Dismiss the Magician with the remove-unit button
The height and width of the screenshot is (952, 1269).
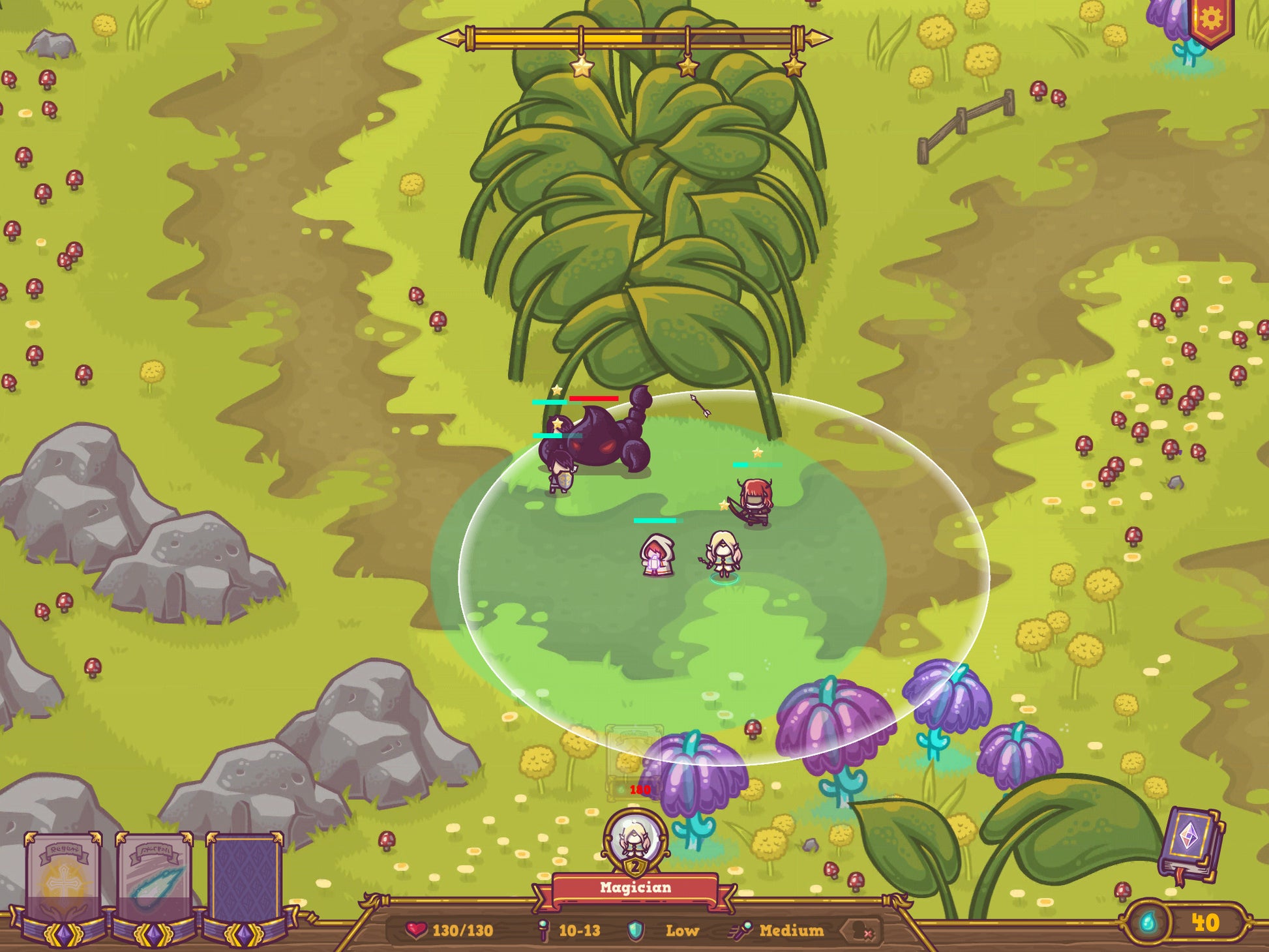(861, 930)
